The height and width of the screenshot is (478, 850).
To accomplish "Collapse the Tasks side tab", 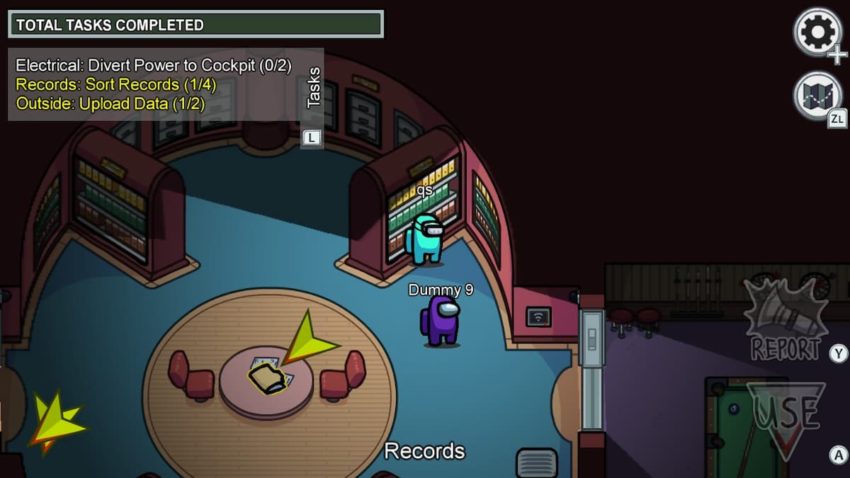I will (313, 88).
